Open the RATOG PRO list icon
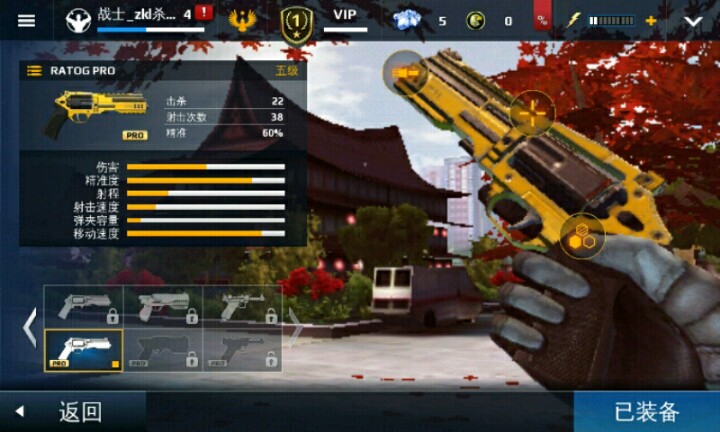The height and width of the screenshot is (432, 720). (x=34, y=71)
